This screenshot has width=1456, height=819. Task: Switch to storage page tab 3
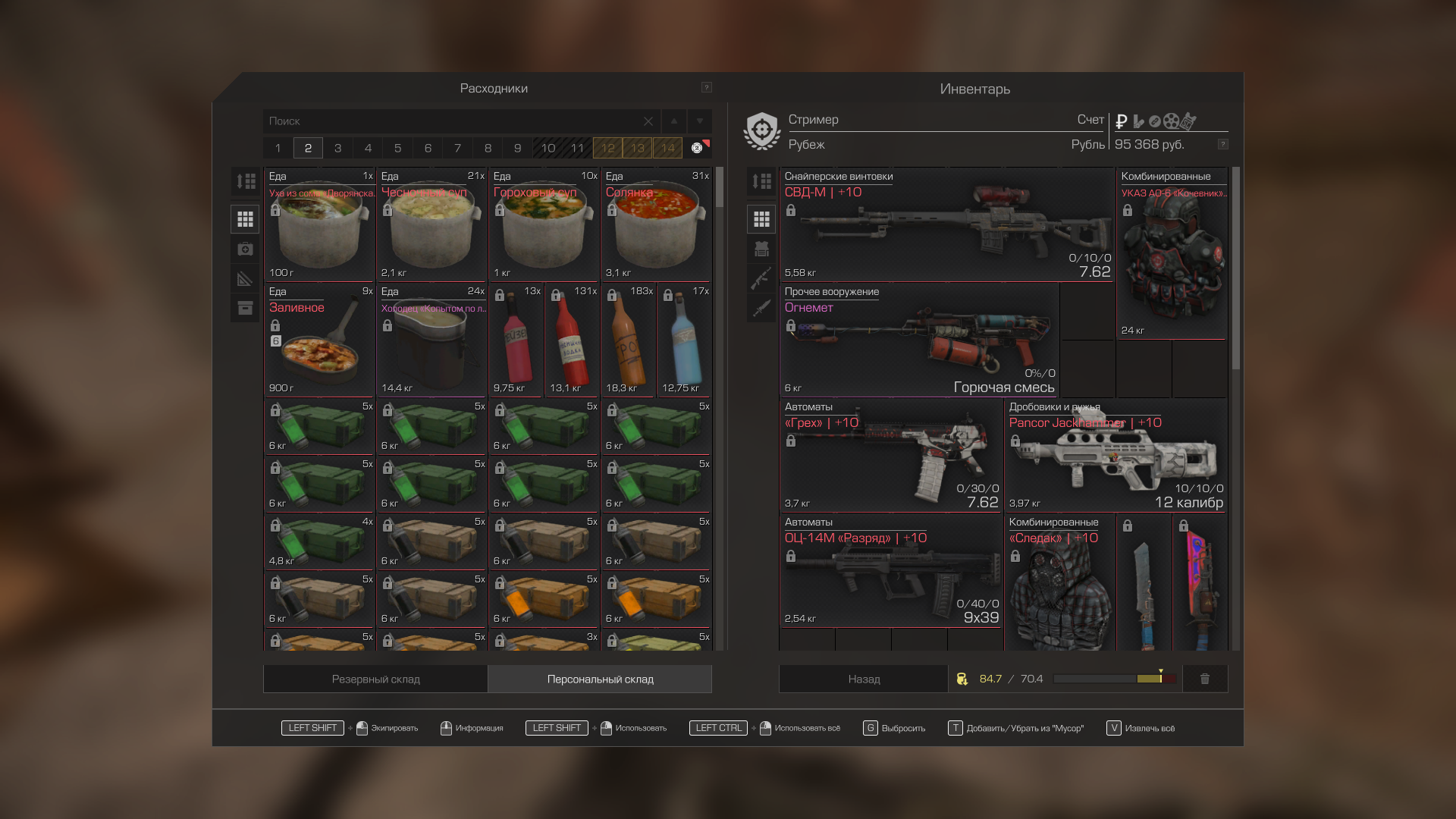point(338,149)
